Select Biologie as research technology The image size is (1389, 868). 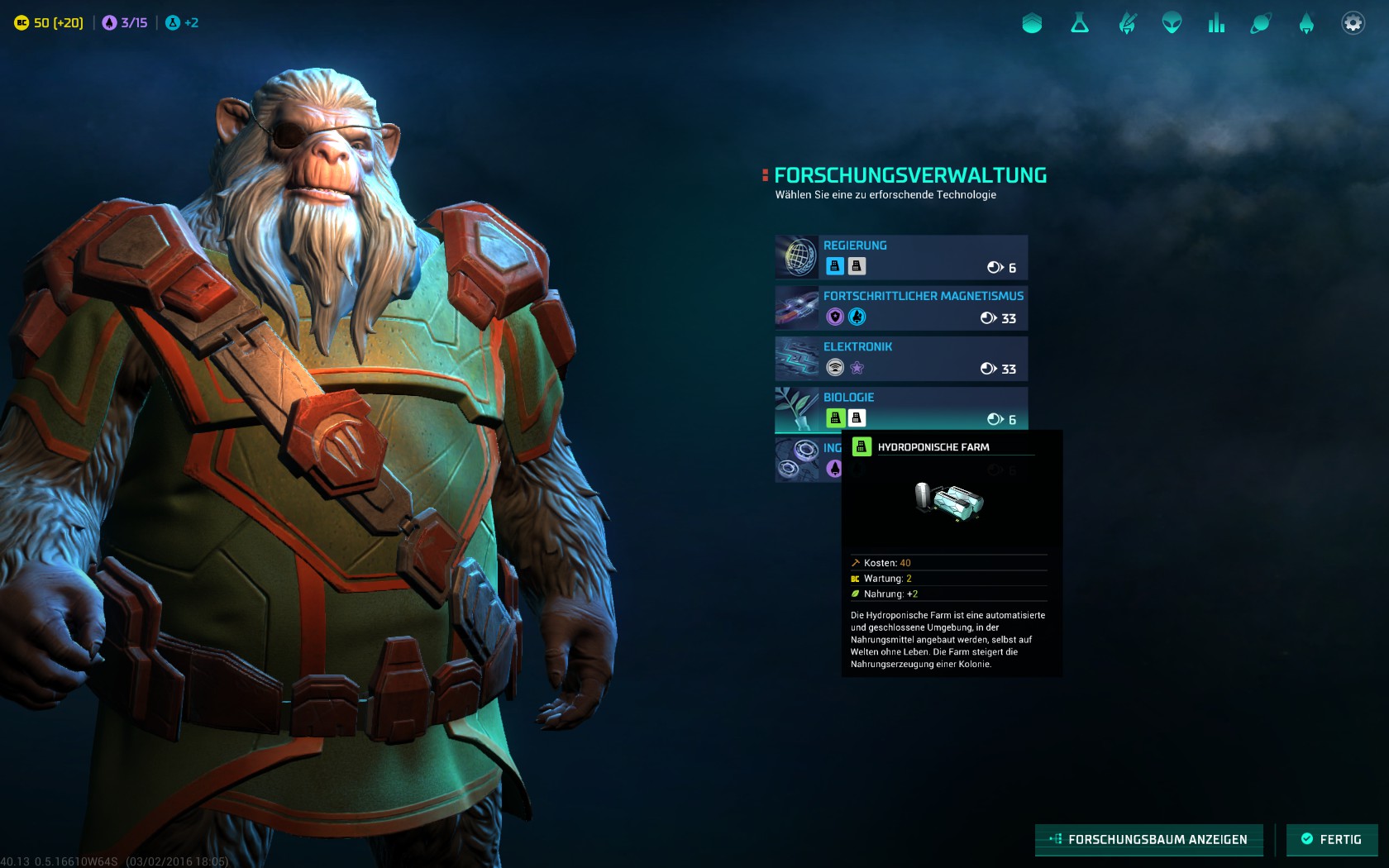click(901, 408)
